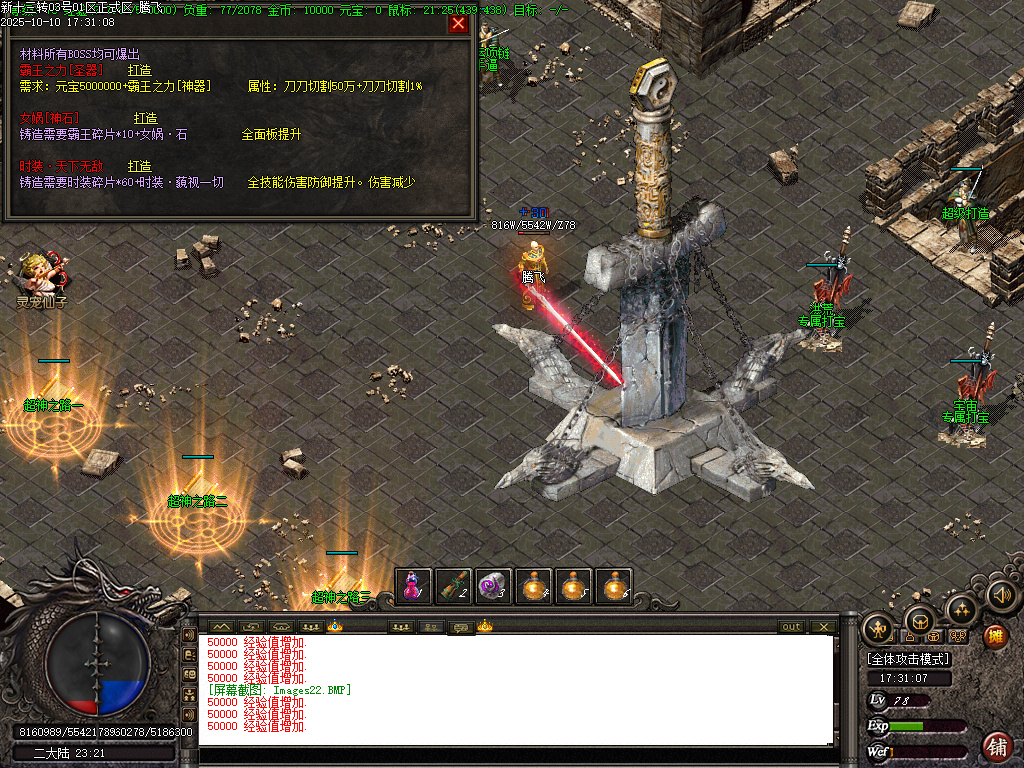Select 打造 for 时装·天下无敌
Image resolution: width=1024 pixels, height=768 pixels.
tap(139, 166)
